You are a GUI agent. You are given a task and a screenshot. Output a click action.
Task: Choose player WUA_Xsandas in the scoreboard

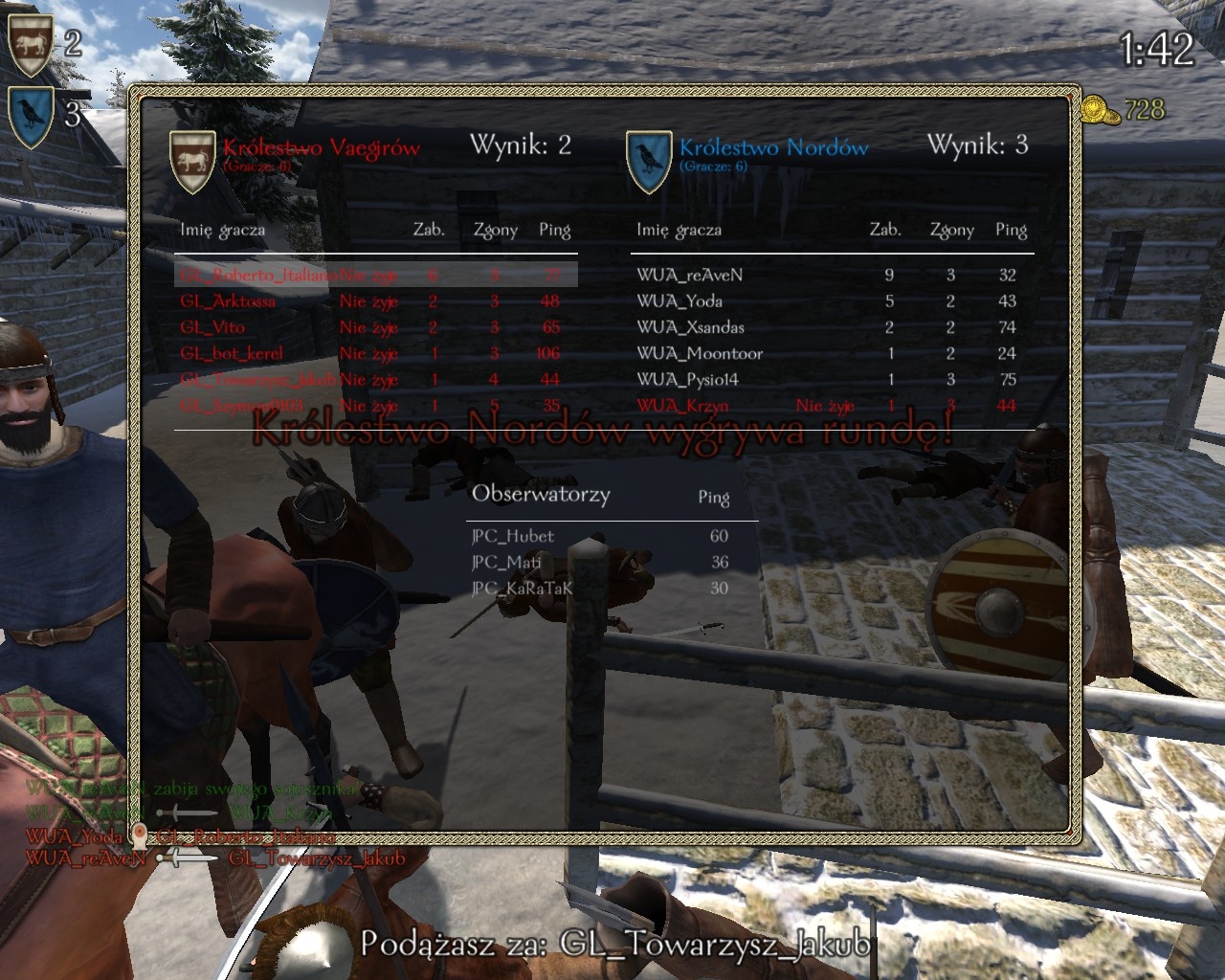[690, 327]
